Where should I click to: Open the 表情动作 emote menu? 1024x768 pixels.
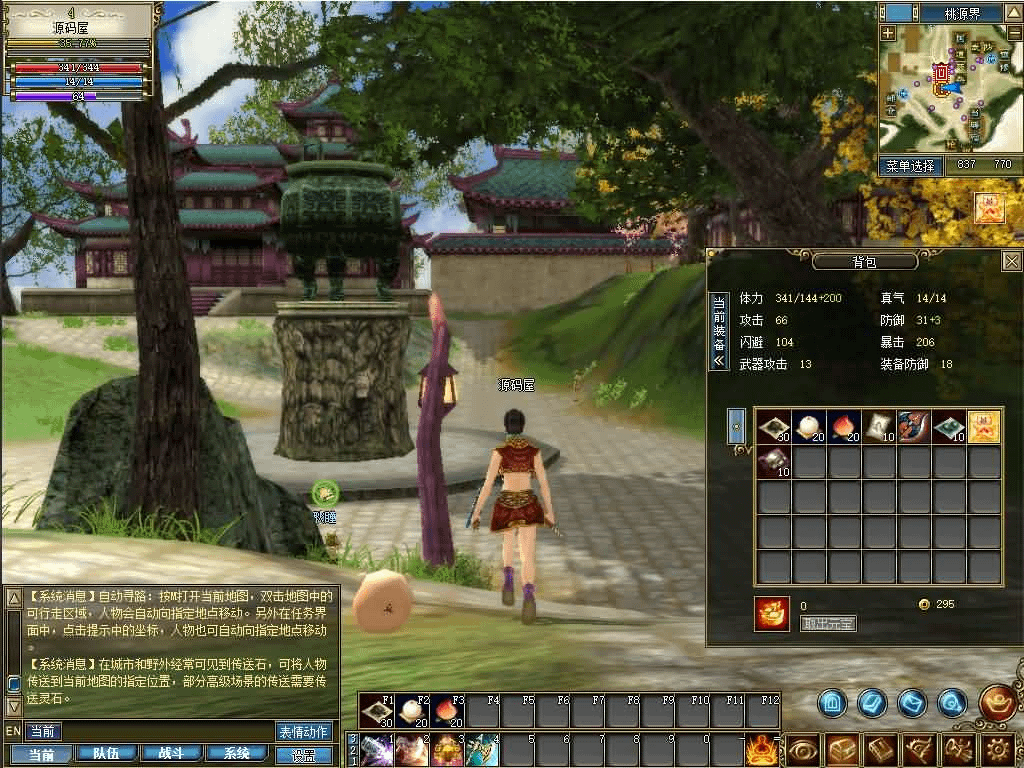tap(303, 732)
